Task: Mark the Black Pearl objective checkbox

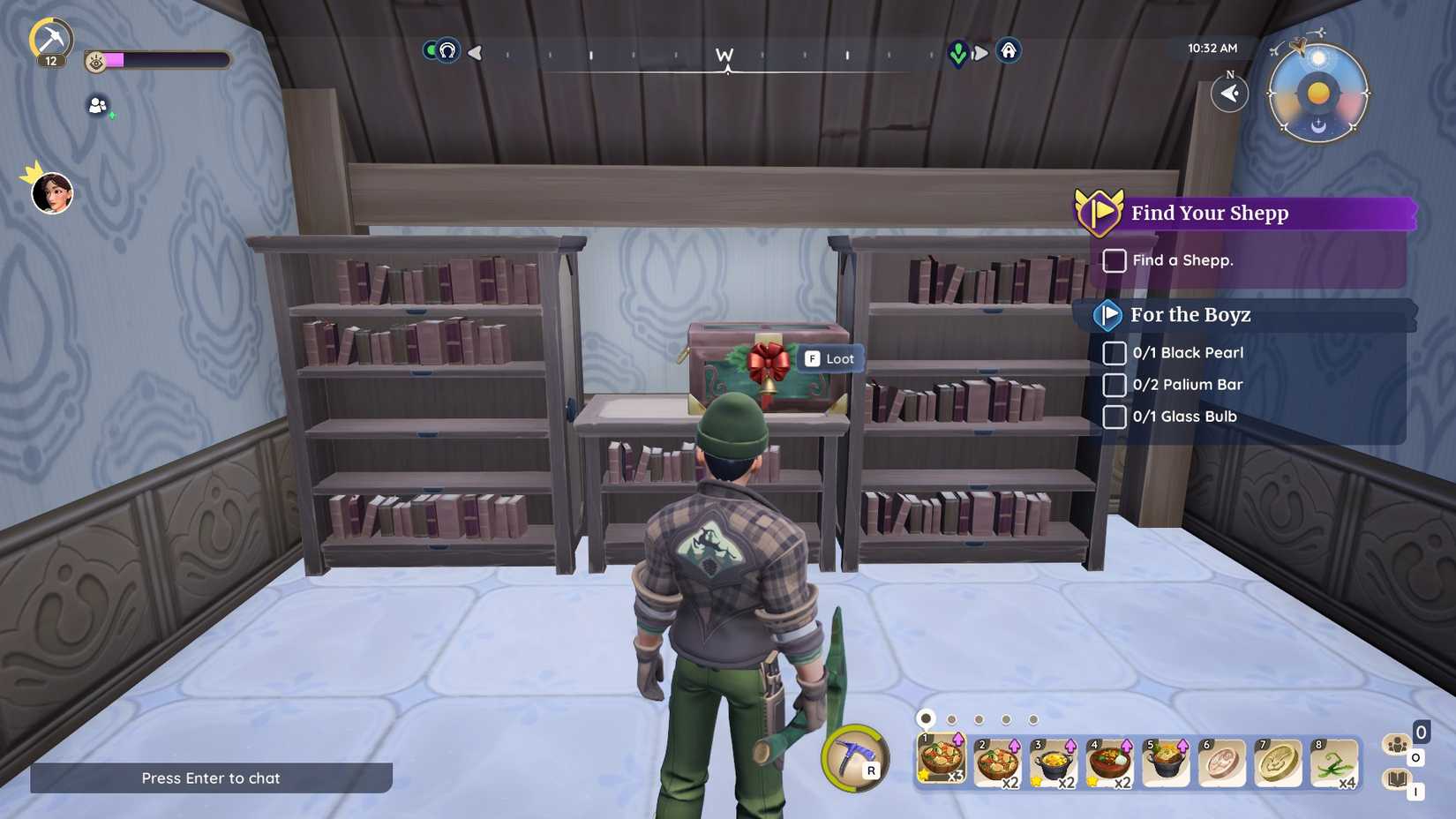Action: click(1114, 353)
